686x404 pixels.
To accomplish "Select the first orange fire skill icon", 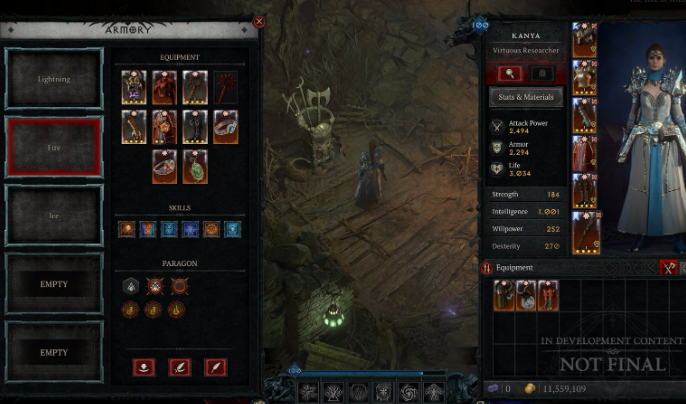I will [x=126, y=229].
